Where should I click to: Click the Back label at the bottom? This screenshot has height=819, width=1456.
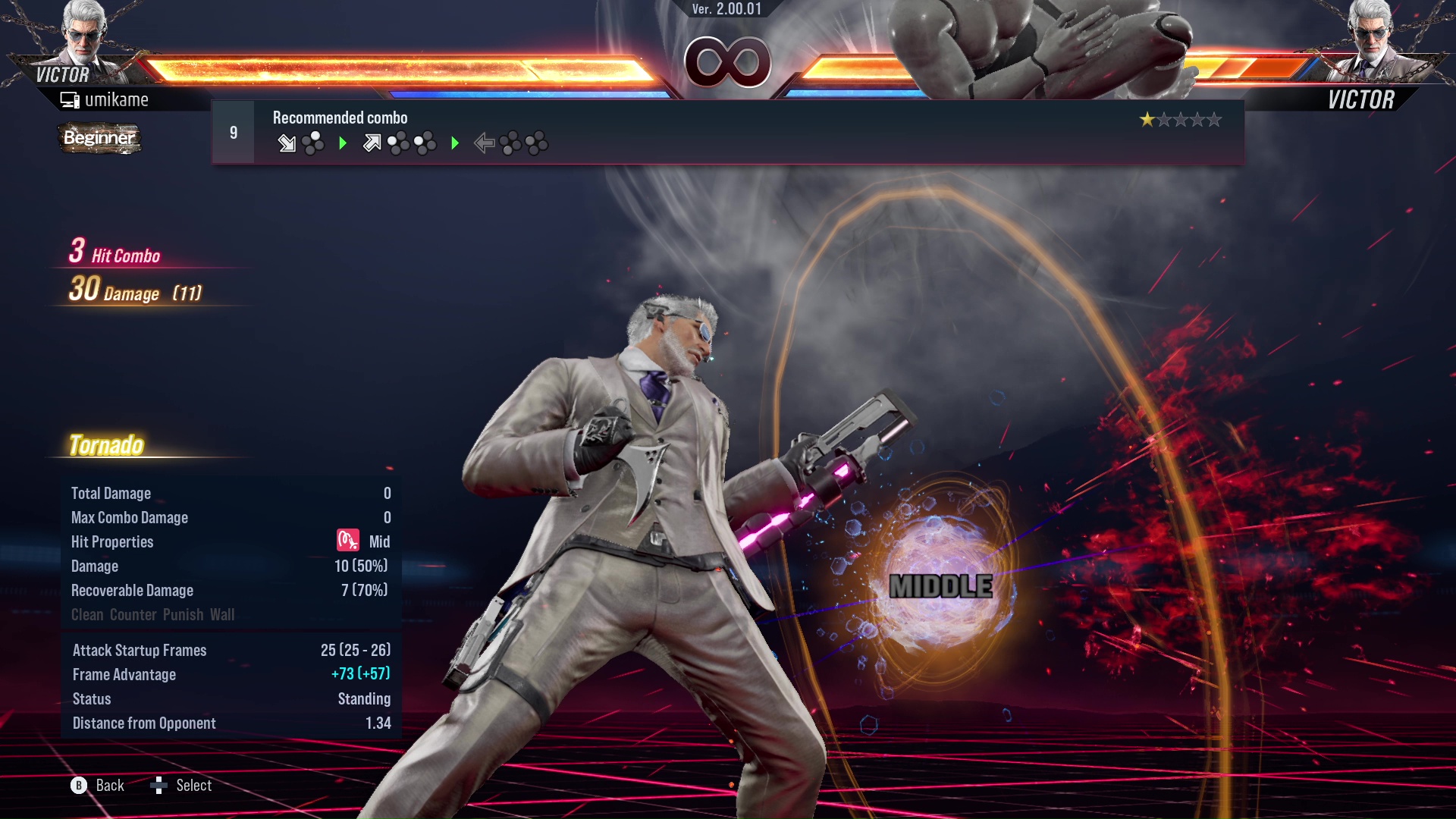109,786
